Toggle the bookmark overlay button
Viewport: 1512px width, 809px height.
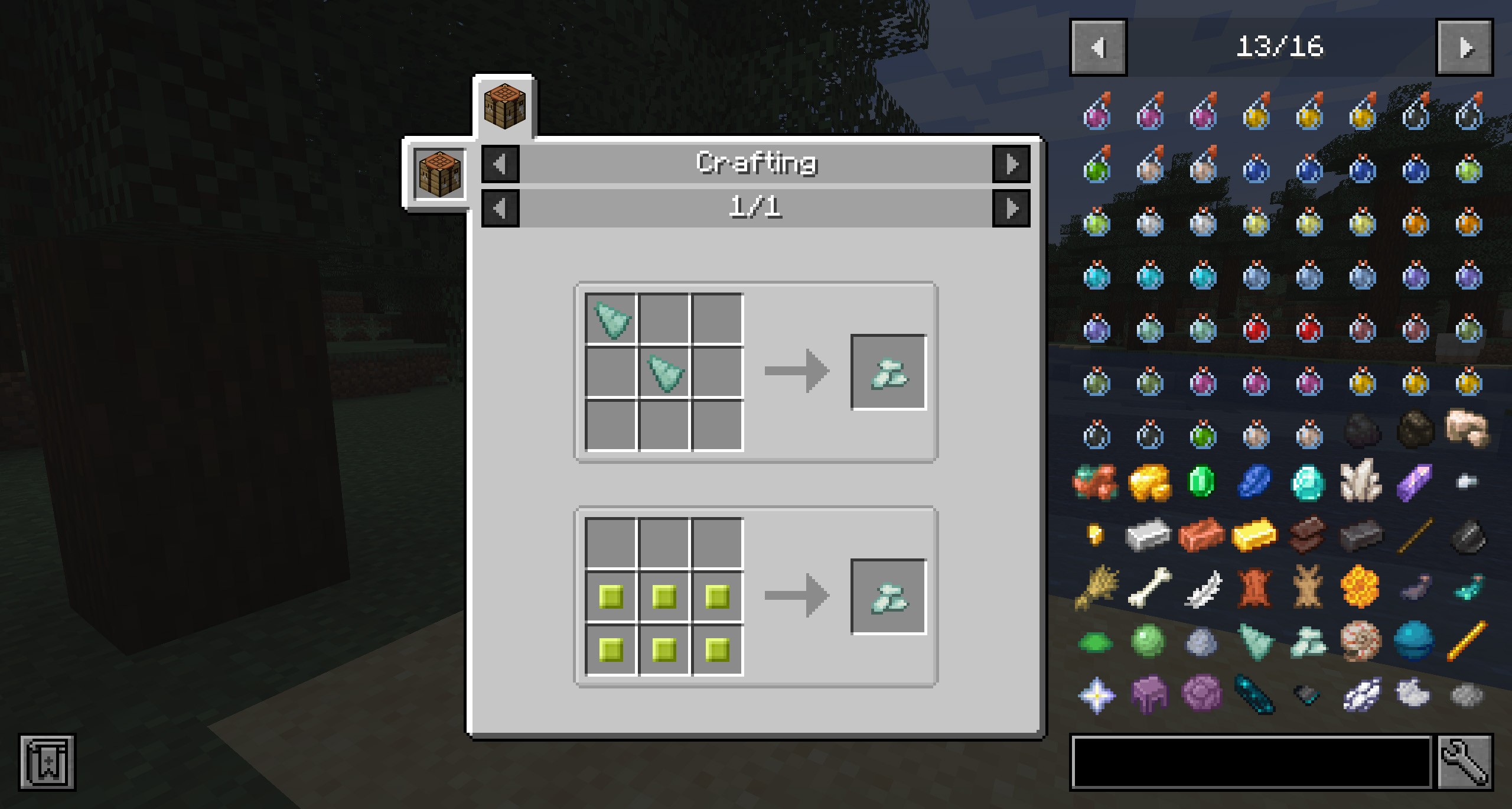click(x=47, y=762)
